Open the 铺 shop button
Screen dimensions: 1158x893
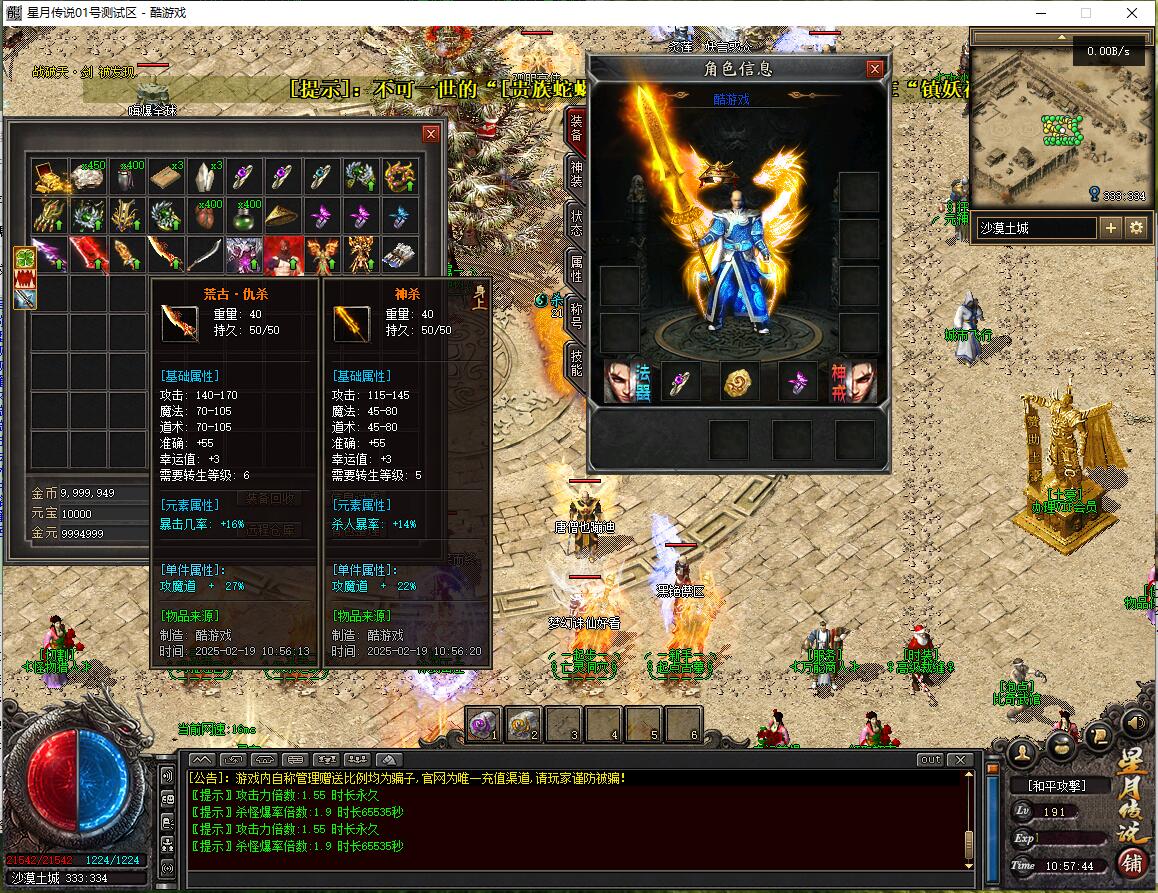pos(1132,862)
